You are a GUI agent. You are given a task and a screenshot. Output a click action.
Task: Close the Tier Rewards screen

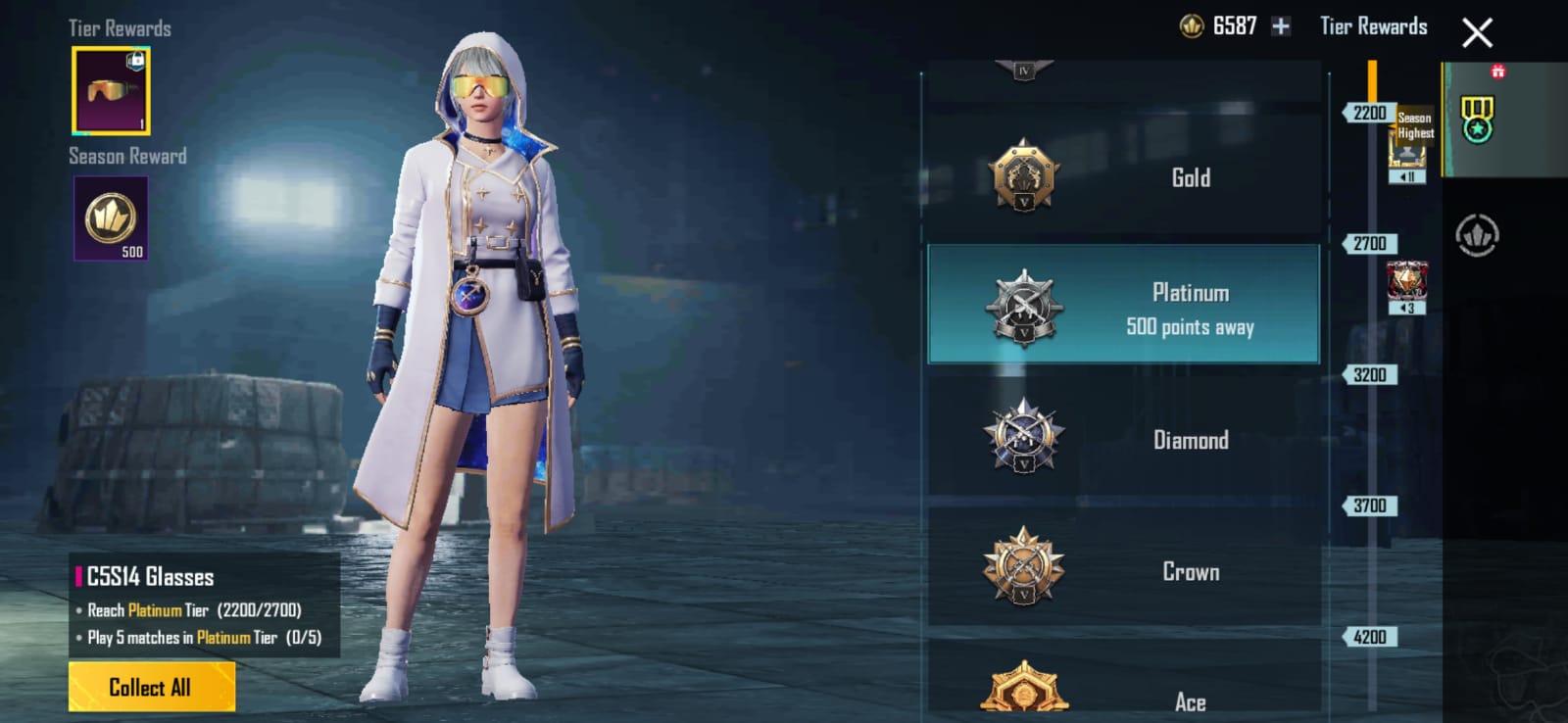1477,33
